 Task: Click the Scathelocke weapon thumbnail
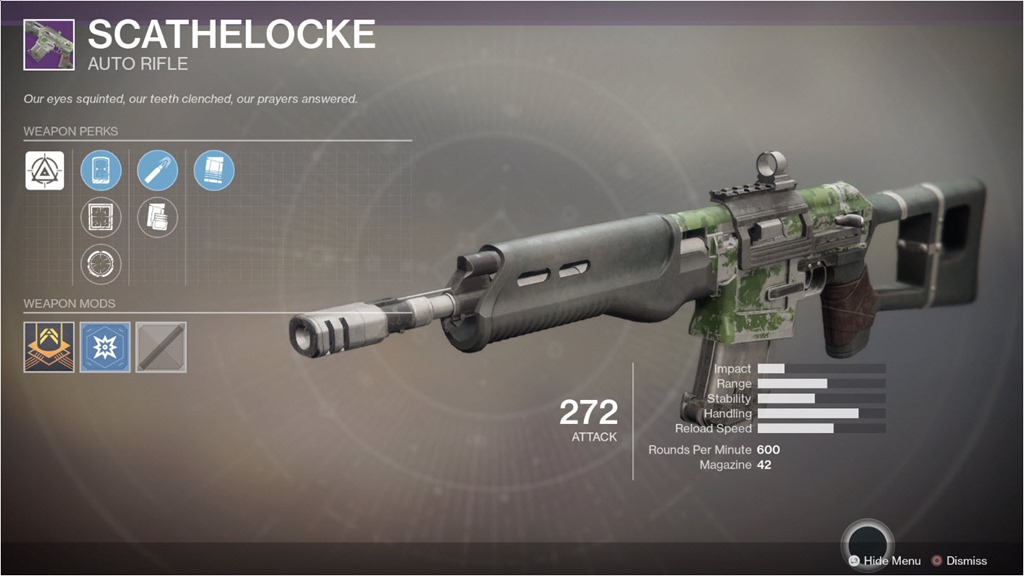[x=48, y=45]
